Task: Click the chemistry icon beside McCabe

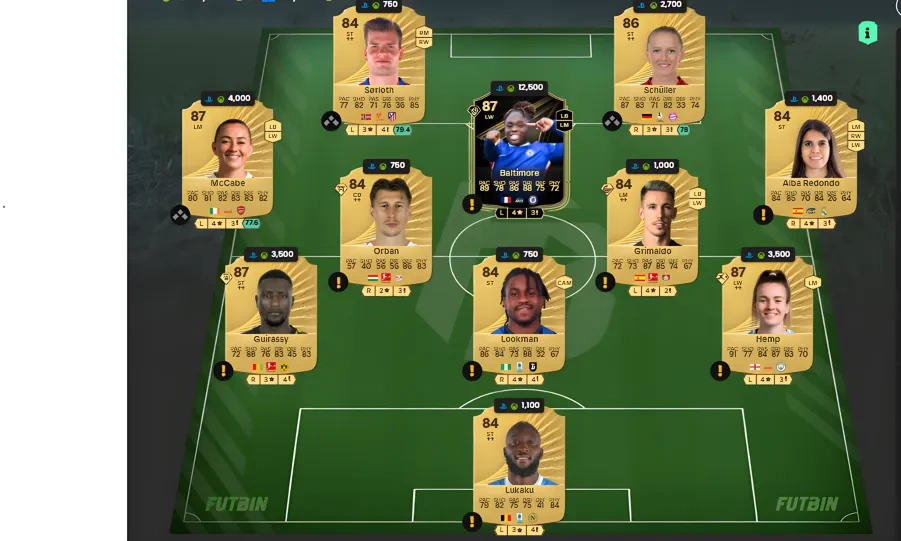Action: pos(180,214)
